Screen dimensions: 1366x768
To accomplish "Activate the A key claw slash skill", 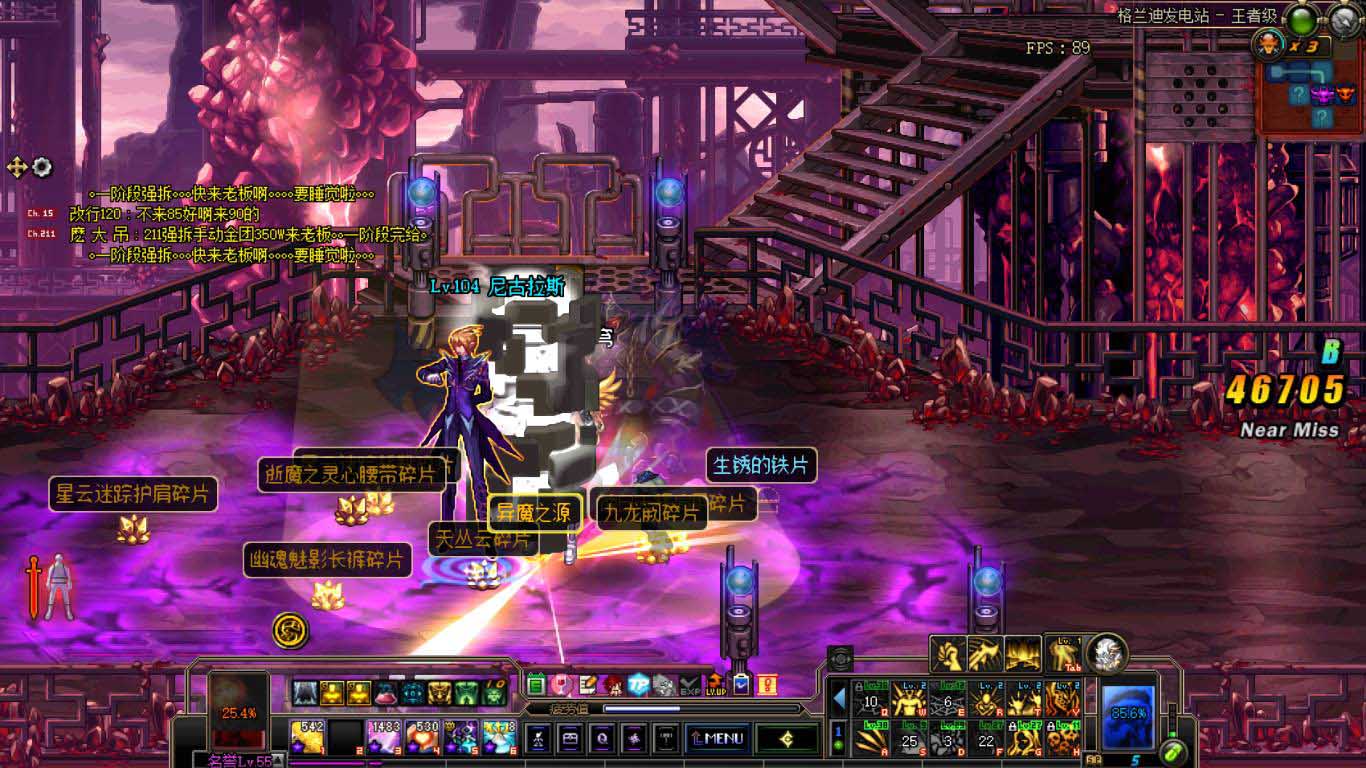I will pos(870,740).
